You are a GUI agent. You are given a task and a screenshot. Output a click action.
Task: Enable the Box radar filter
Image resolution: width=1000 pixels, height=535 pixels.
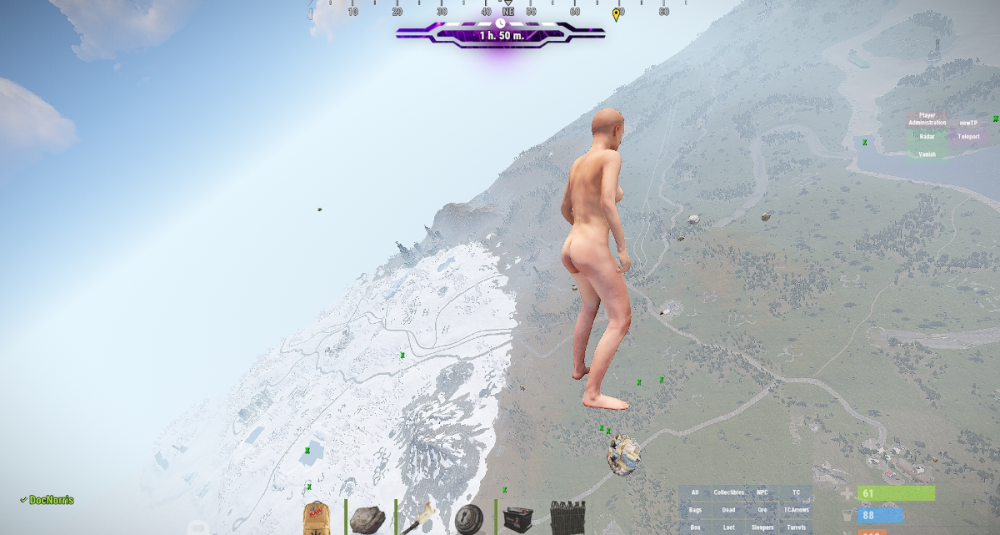click(695, 527)
